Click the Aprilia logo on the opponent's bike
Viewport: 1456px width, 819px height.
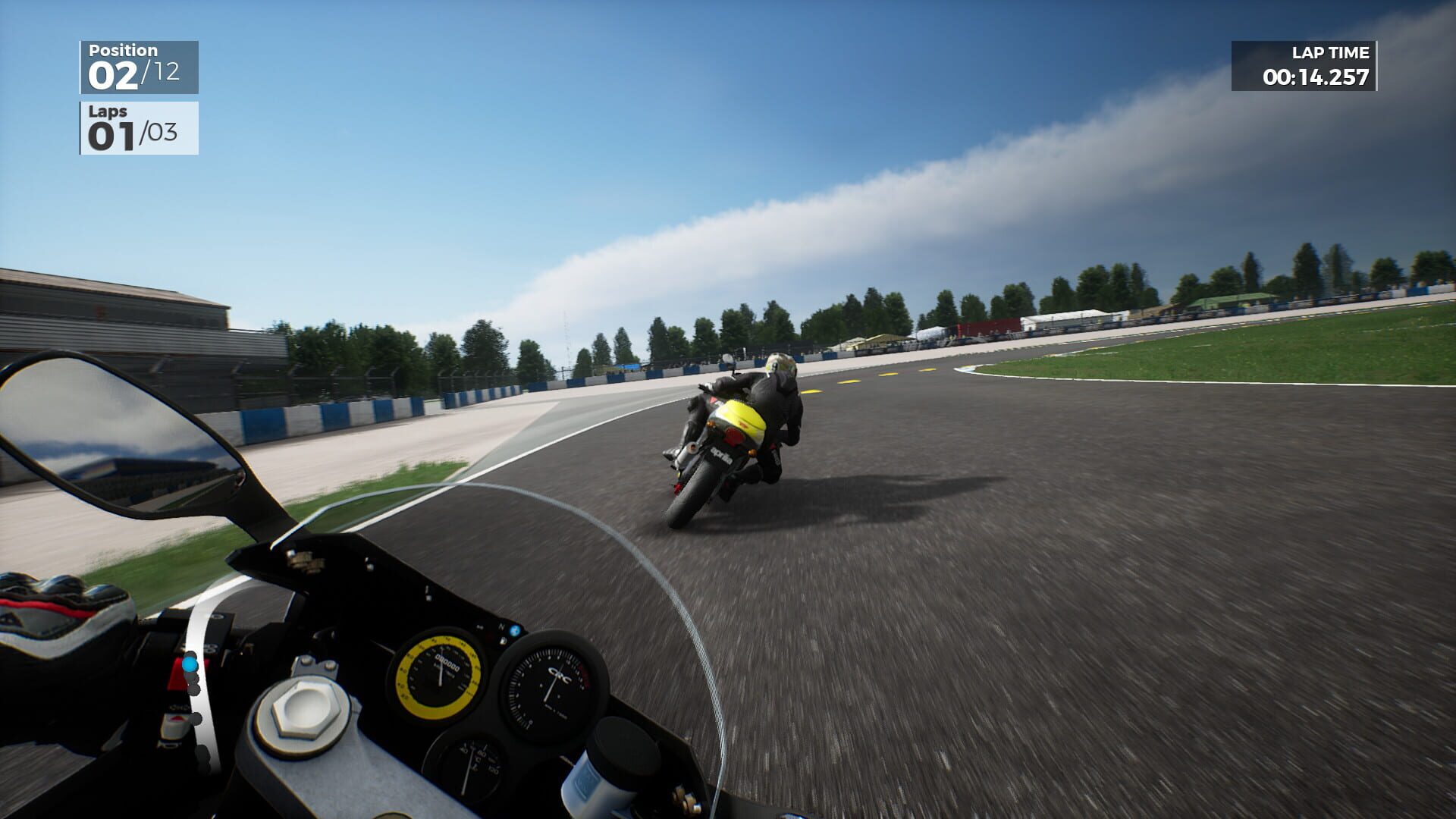[723, 456]
